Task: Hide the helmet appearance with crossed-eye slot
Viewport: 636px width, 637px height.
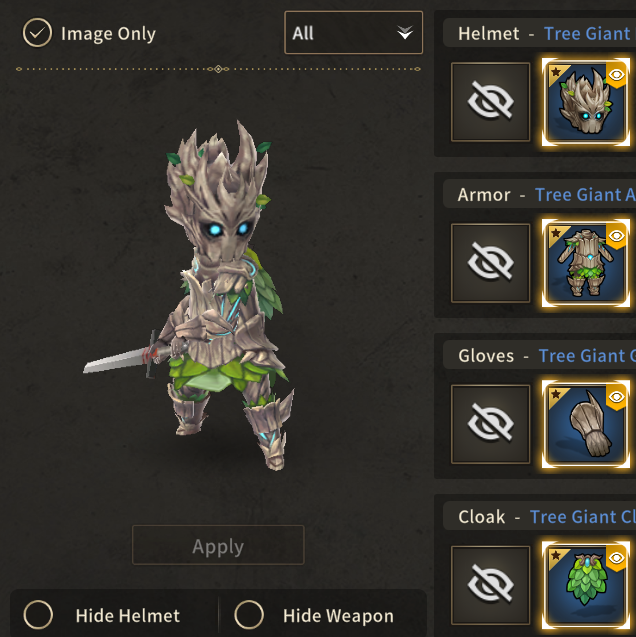Action: (x=490, y=102)
